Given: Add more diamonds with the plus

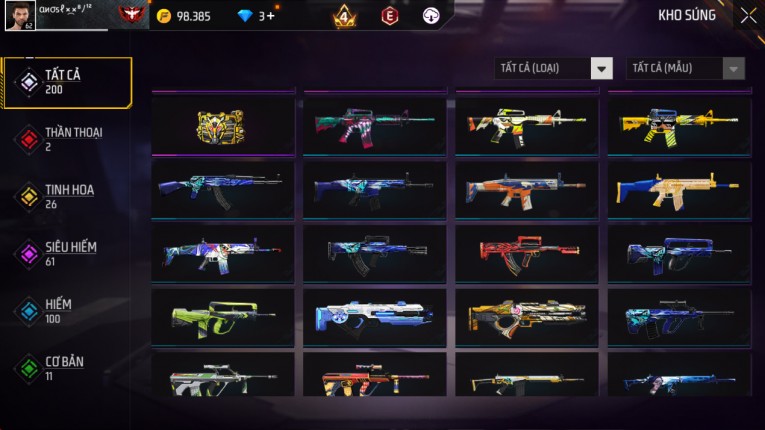Looking at the screenshot, I should pos(270,16).
